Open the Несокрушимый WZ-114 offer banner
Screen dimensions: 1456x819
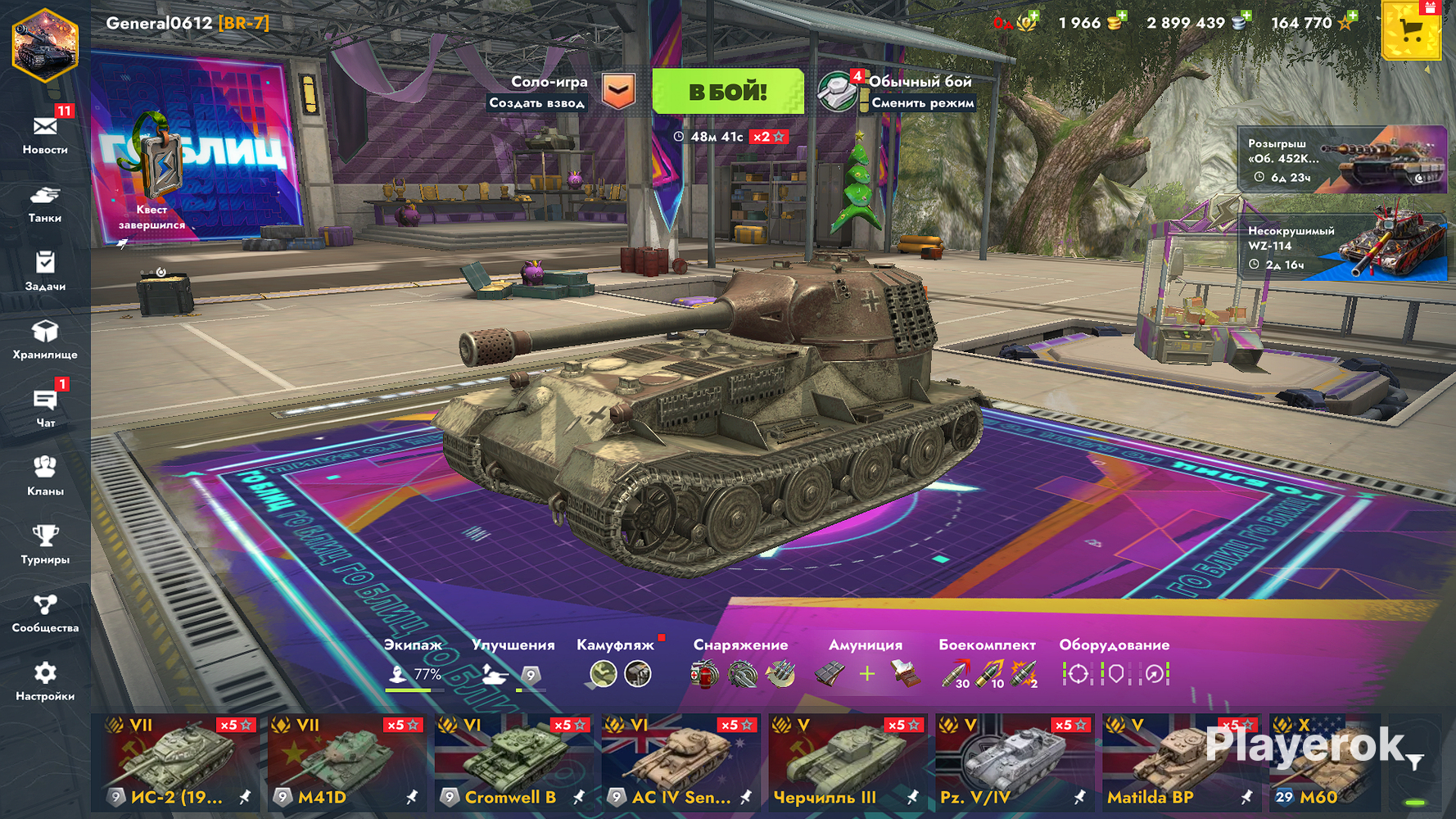[1341, 247]
